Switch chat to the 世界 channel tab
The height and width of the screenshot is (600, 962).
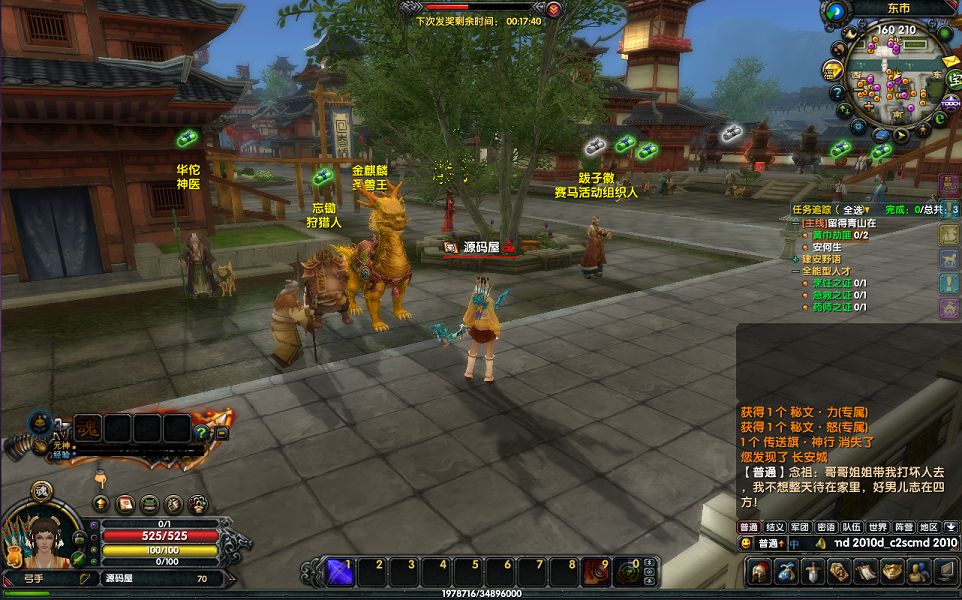point(877,527)
